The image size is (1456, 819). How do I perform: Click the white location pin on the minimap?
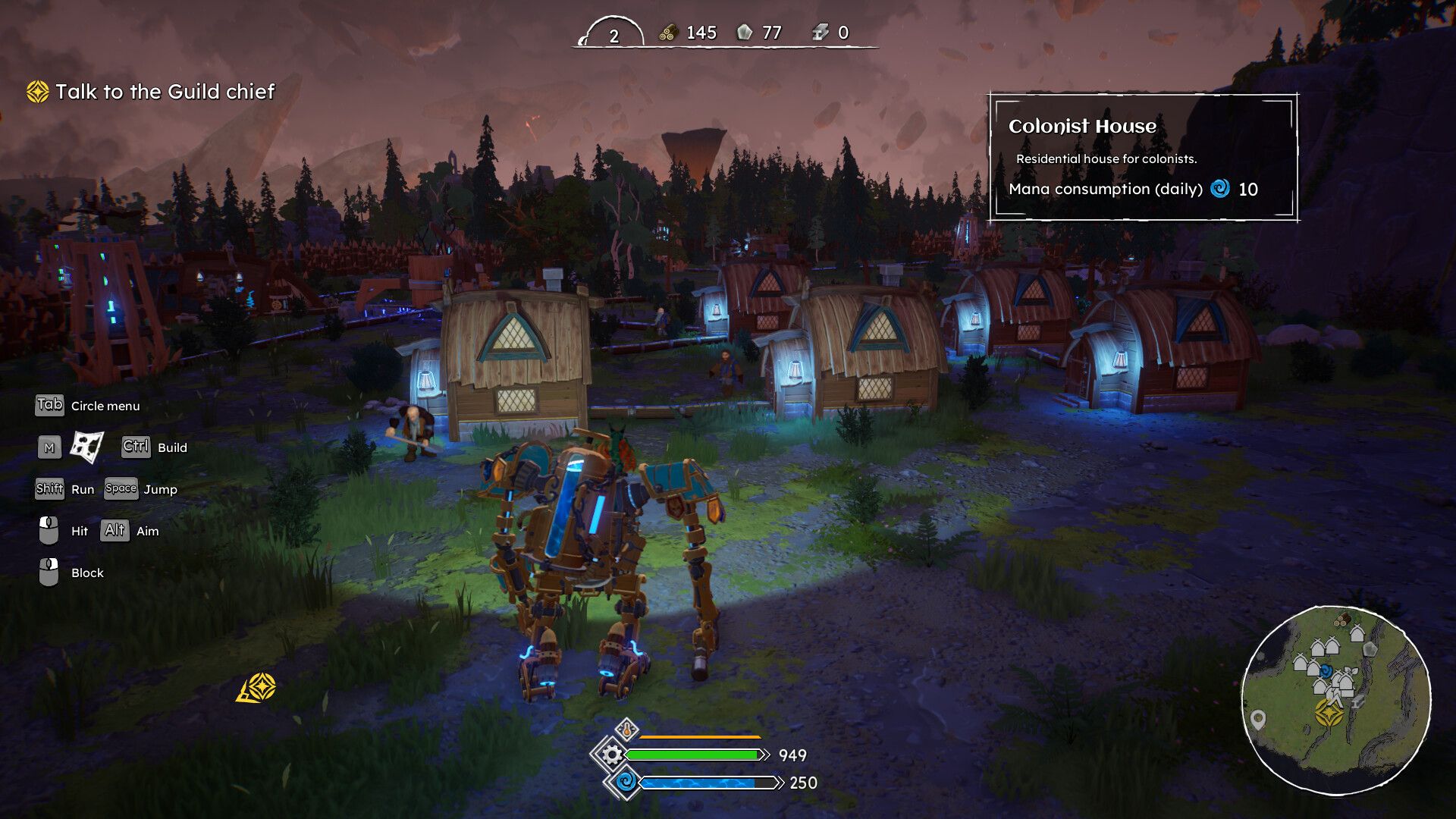point(1258,719)
